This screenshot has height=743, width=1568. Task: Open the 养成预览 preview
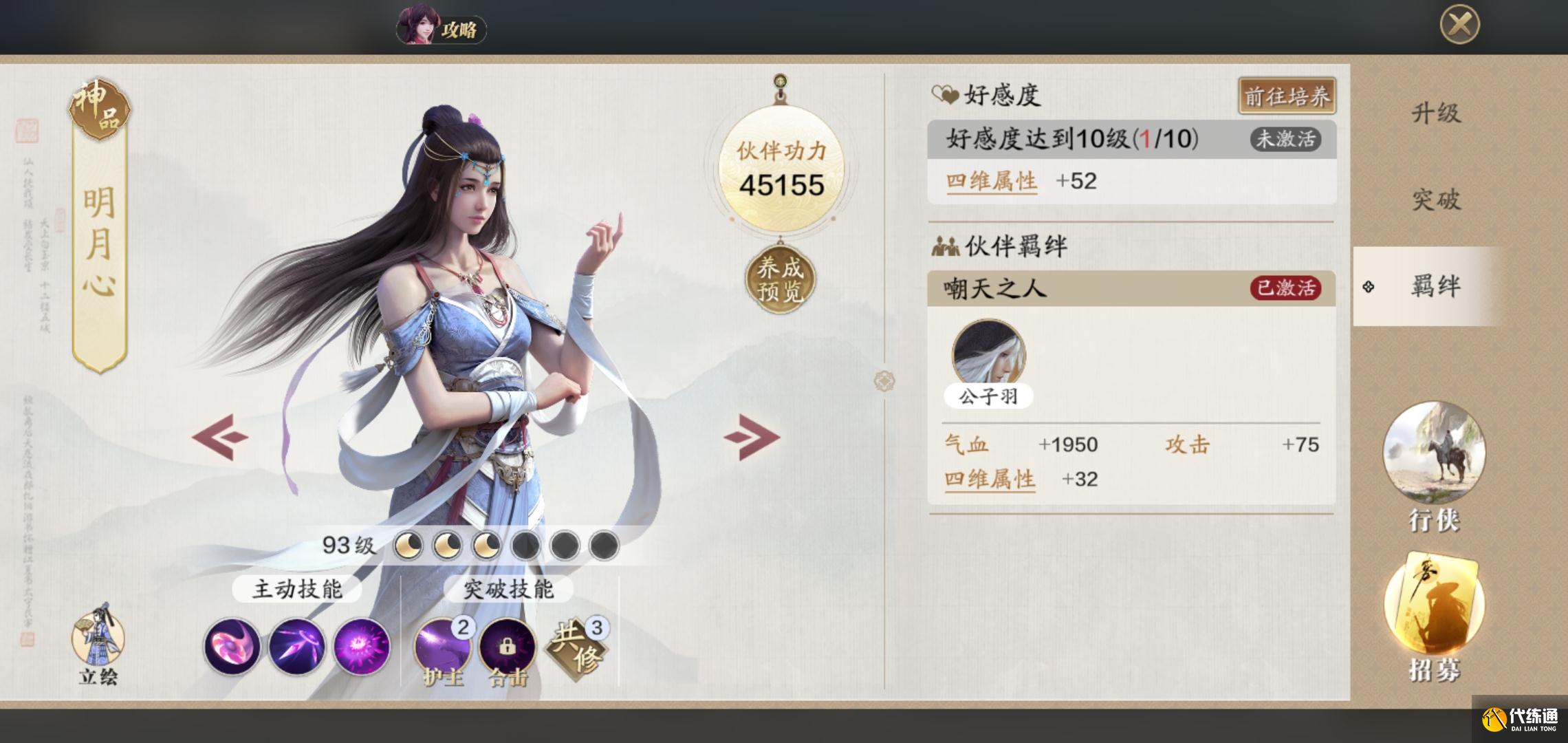780,280
